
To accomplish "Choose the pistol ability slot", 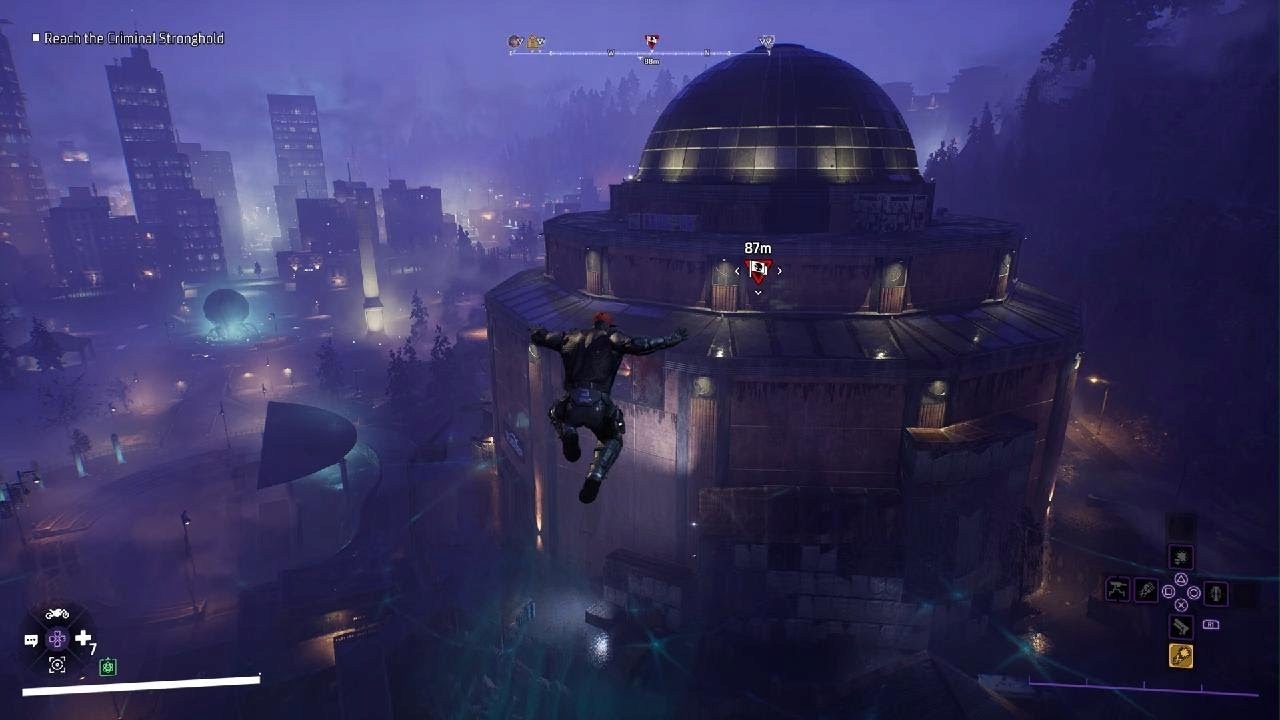I will tap(1181, 627).
